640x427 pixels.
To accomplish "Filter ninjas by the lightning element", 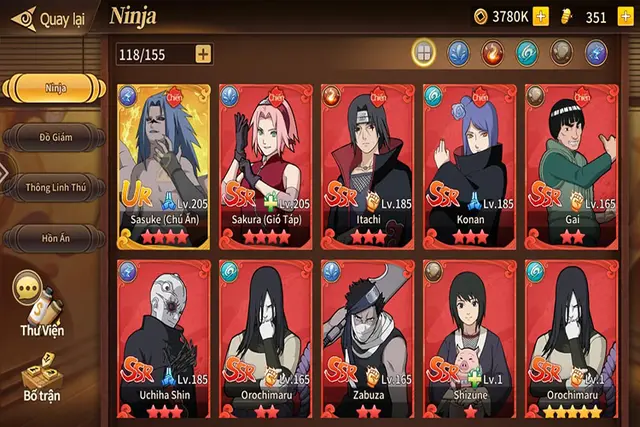I will coord(596,53).
